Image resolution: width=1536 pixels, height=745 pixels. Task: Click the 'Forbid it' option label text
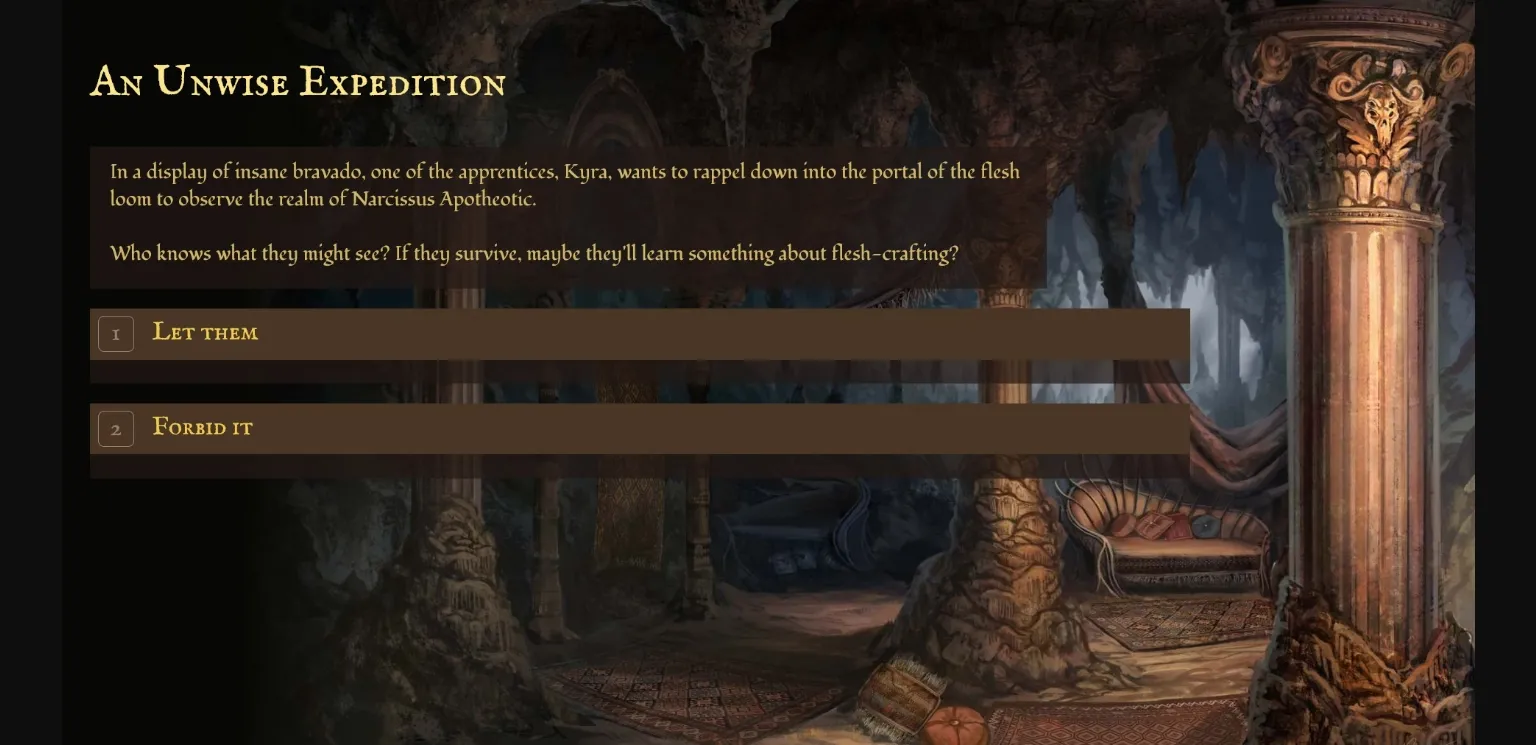(202, 428)
